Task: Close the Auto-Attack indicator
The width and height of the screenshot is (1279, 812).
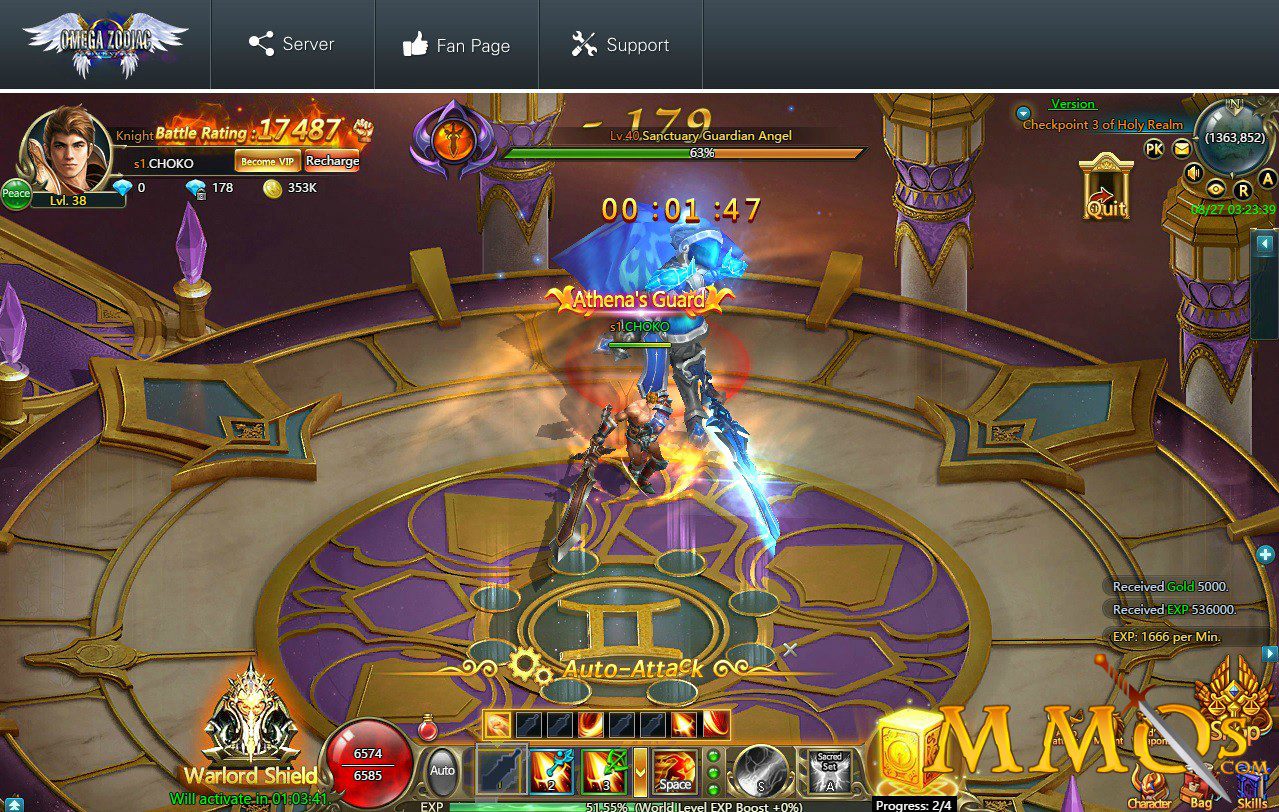Action: click(x=790, y=650)
